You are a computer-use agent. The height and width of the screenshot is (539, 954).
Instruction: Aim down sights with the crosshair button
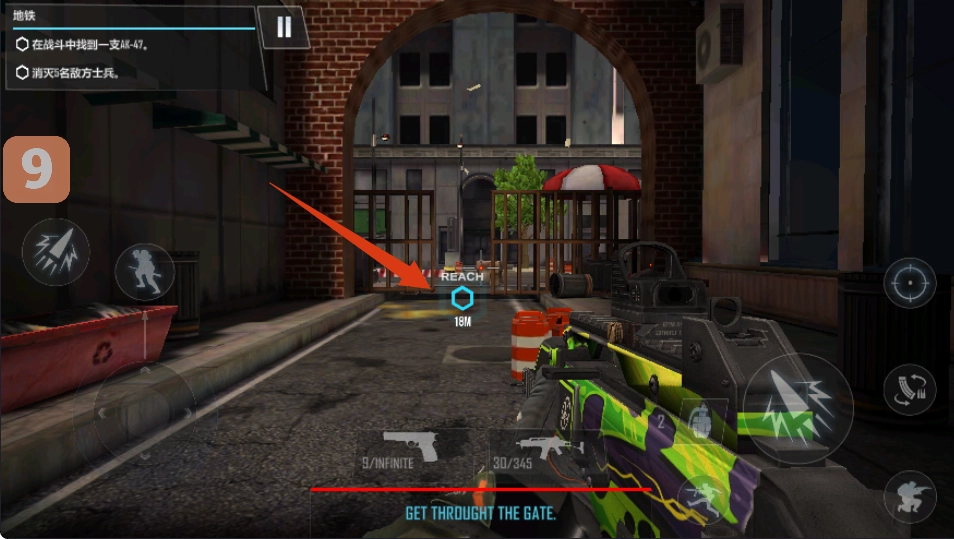tap(909, 283)
